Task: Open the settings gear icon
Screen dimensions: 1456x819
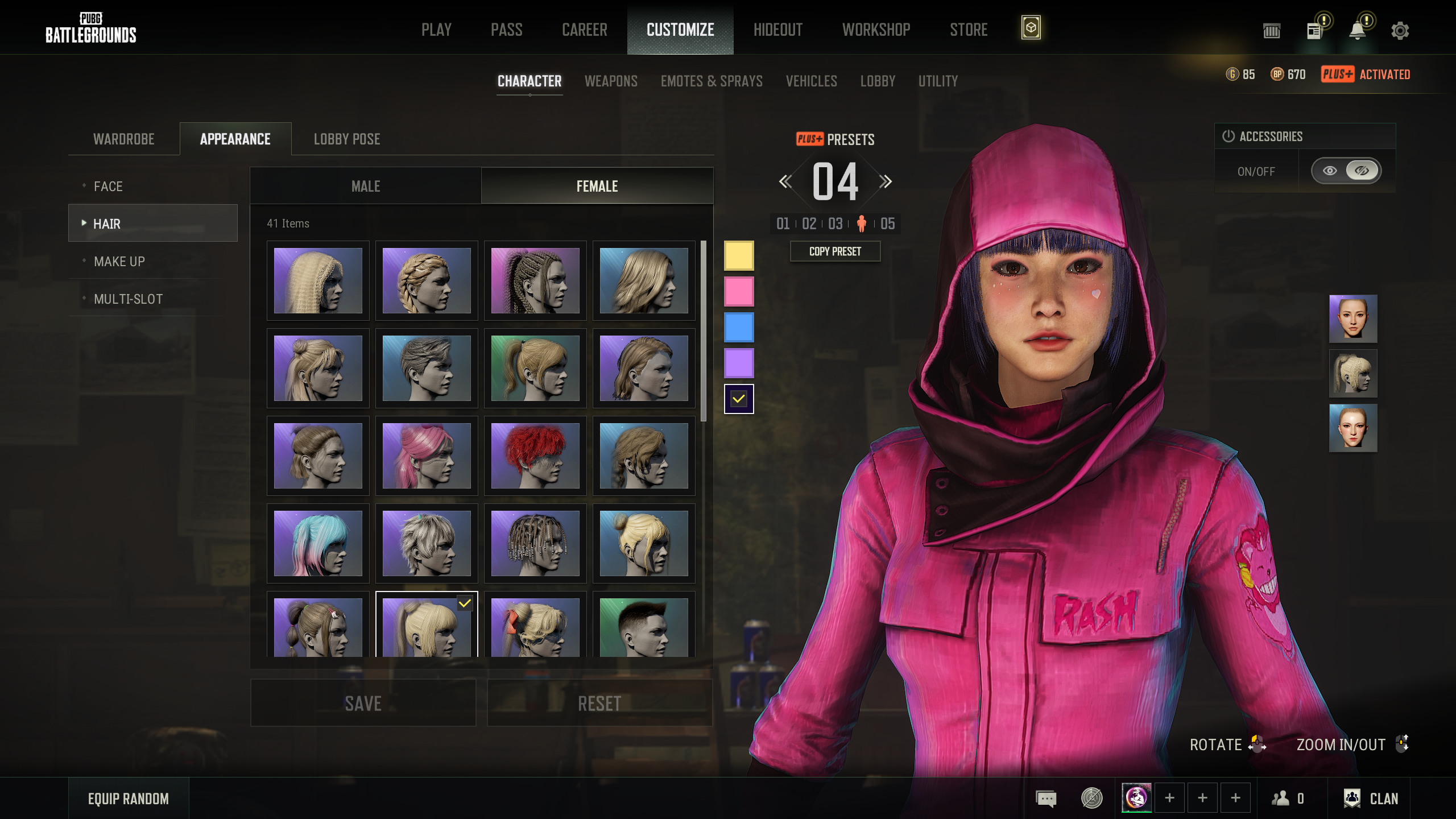Action: [1400, 30]
